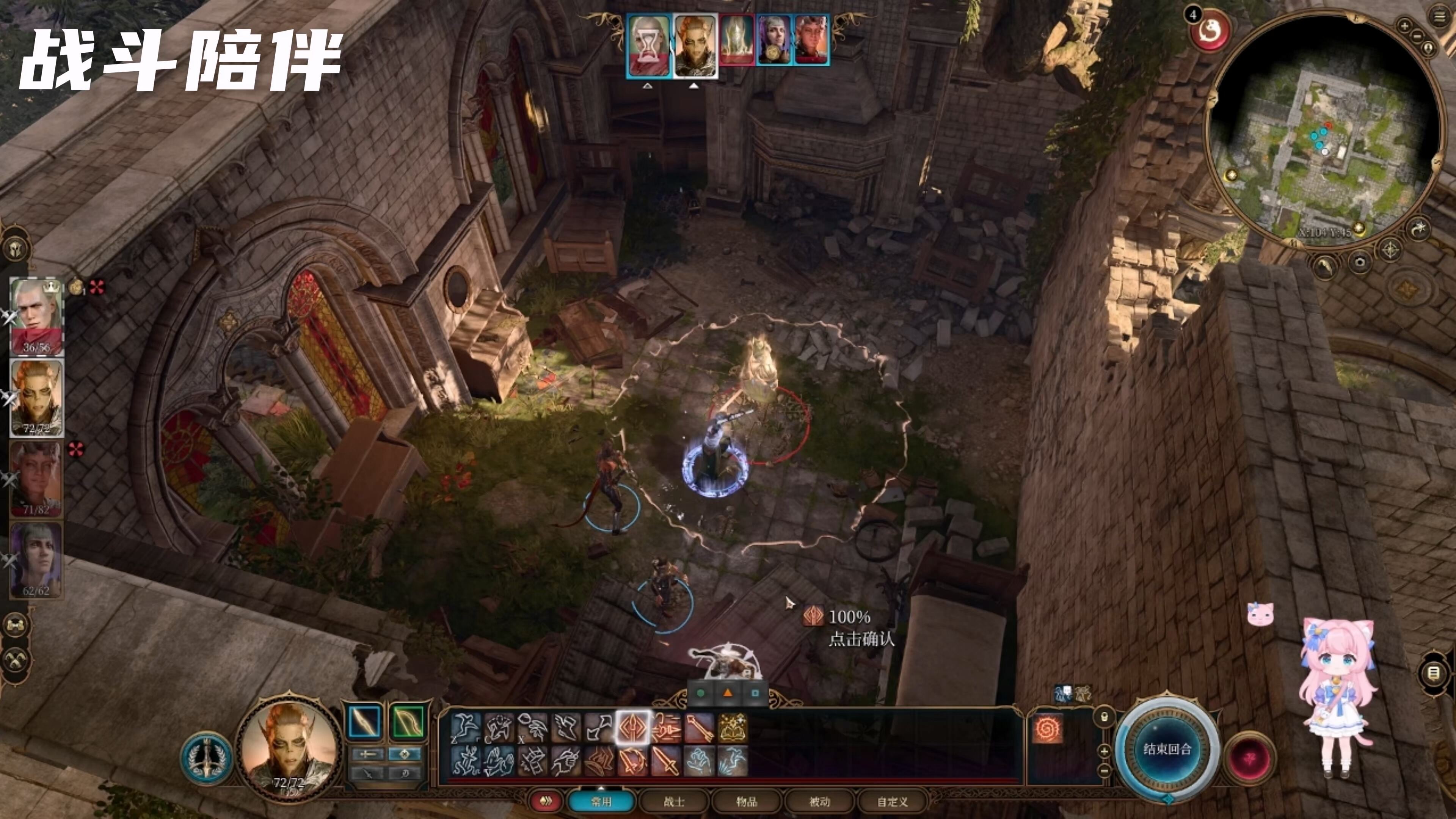The image size is (1456, 819).
Task: Switch to the 常用 hotbar tab
Action: (x=601, y=802)
